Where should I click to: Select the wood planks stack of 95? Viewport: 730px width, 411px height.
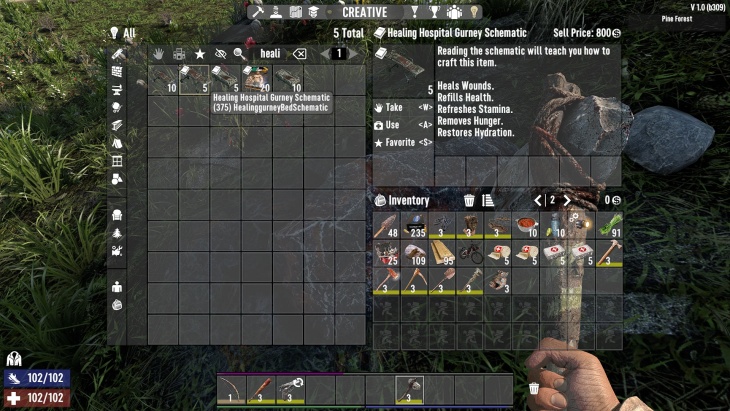(x=442, y=252)
